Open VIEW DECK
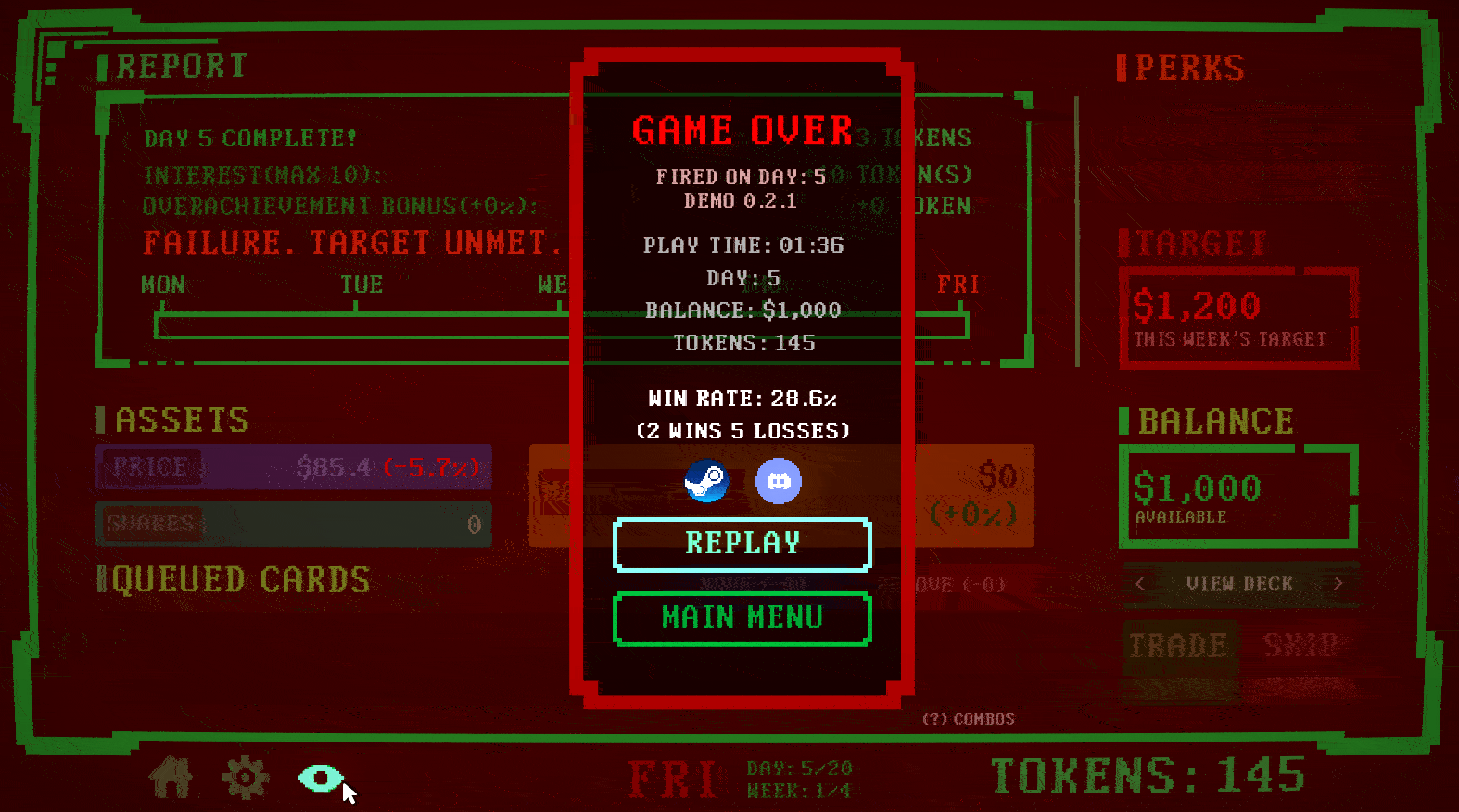The width and height of the screenshot is (1459, 812). pos(1240,584)
